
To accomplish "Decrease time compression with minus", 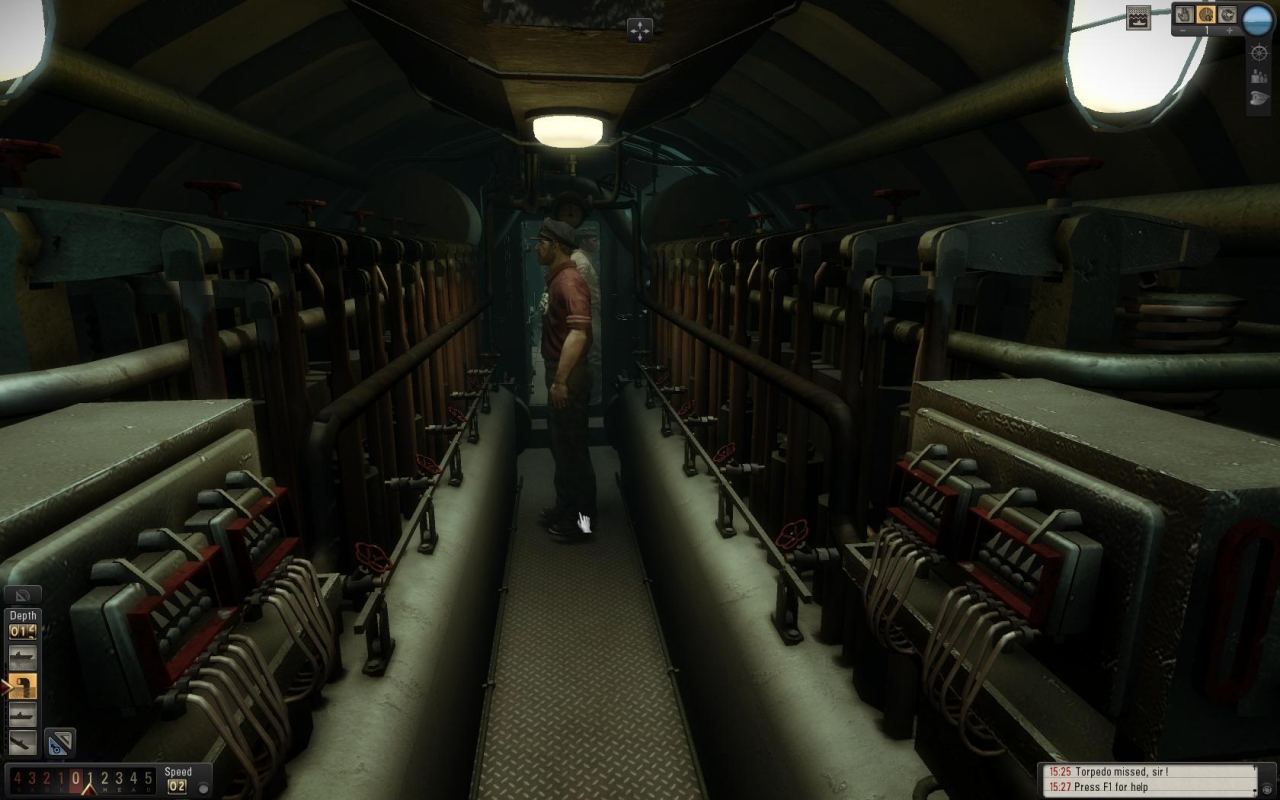I will pos(1184,31).
